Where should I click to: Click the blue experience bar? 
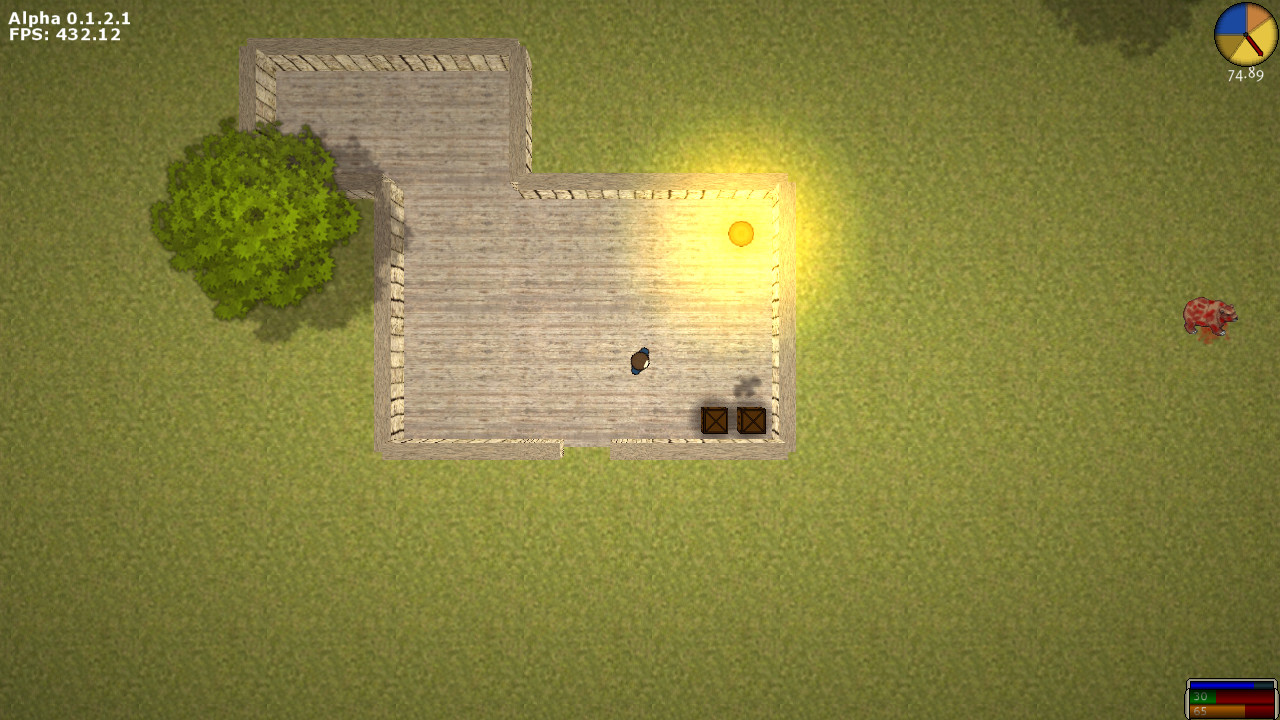[1220, 685]
